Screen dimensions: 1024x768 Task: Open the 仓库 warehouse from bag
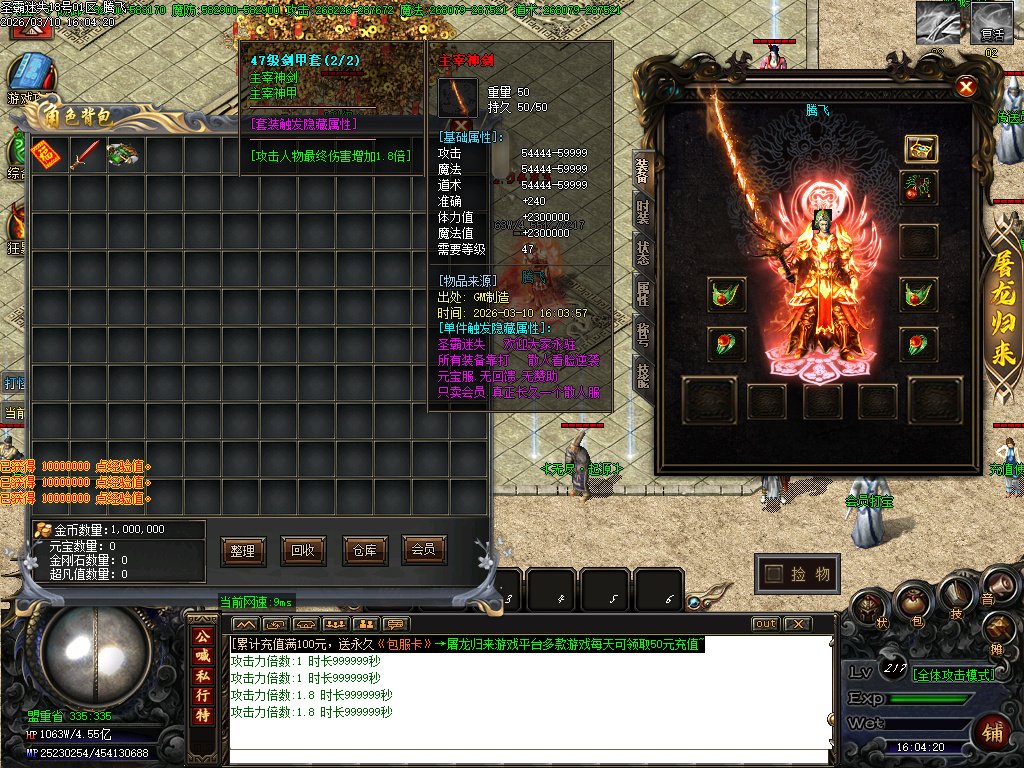363,550
